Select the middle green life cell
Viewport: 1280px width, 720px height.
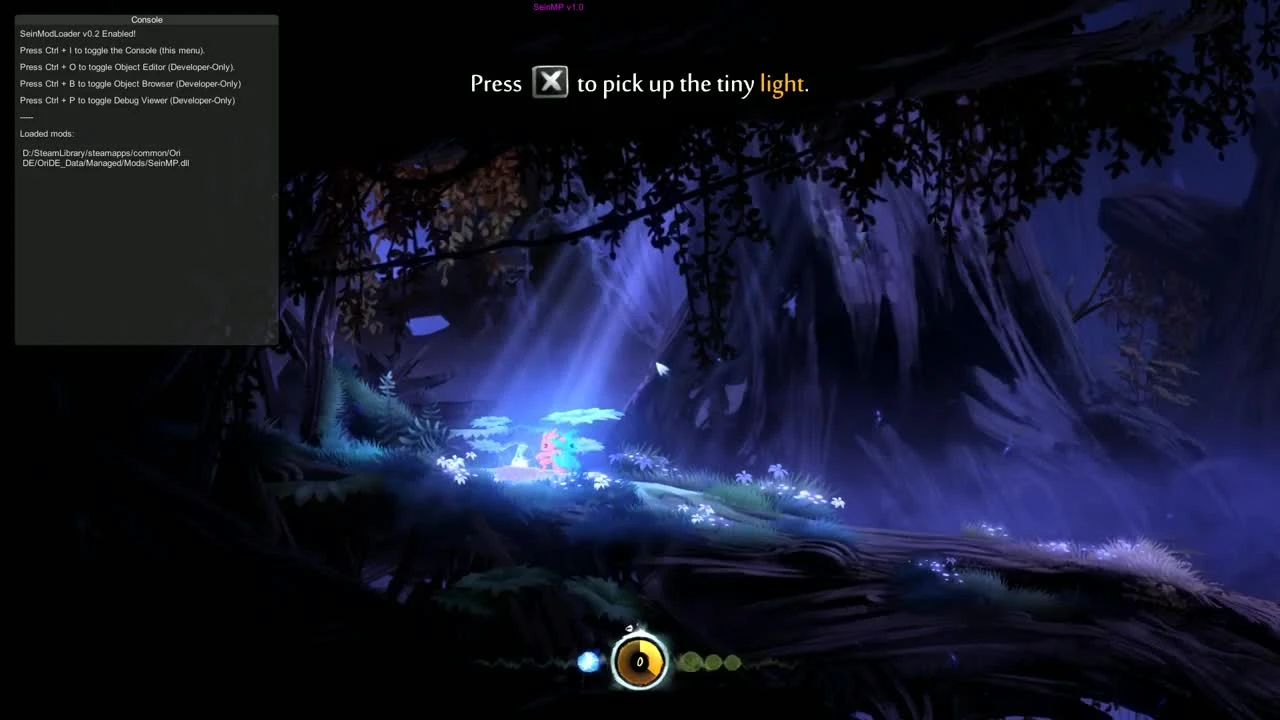click(x=711, y=661)
